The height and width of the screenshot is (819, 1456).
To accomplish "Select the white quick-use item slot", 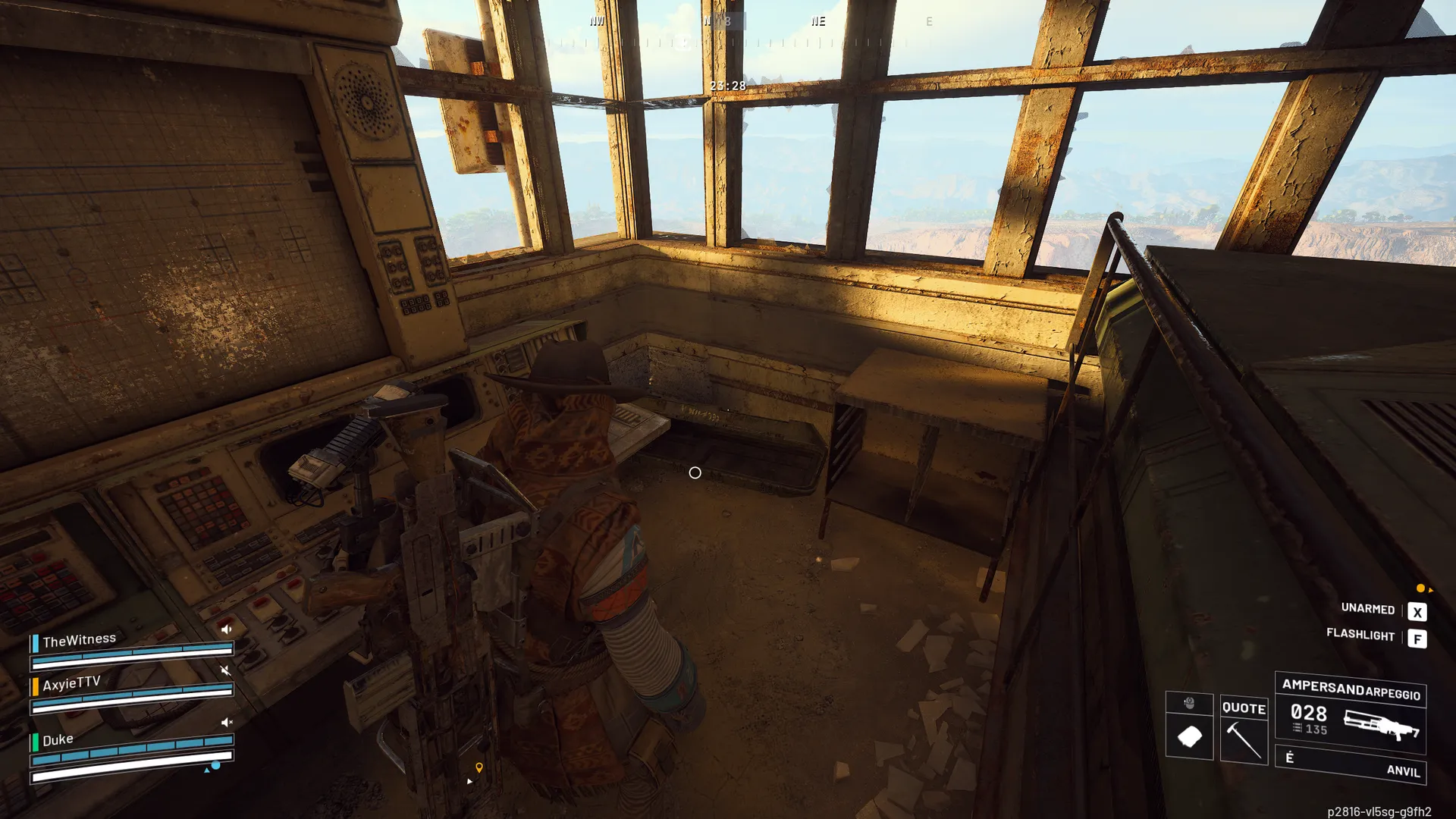I will [x=1189, y=736].
